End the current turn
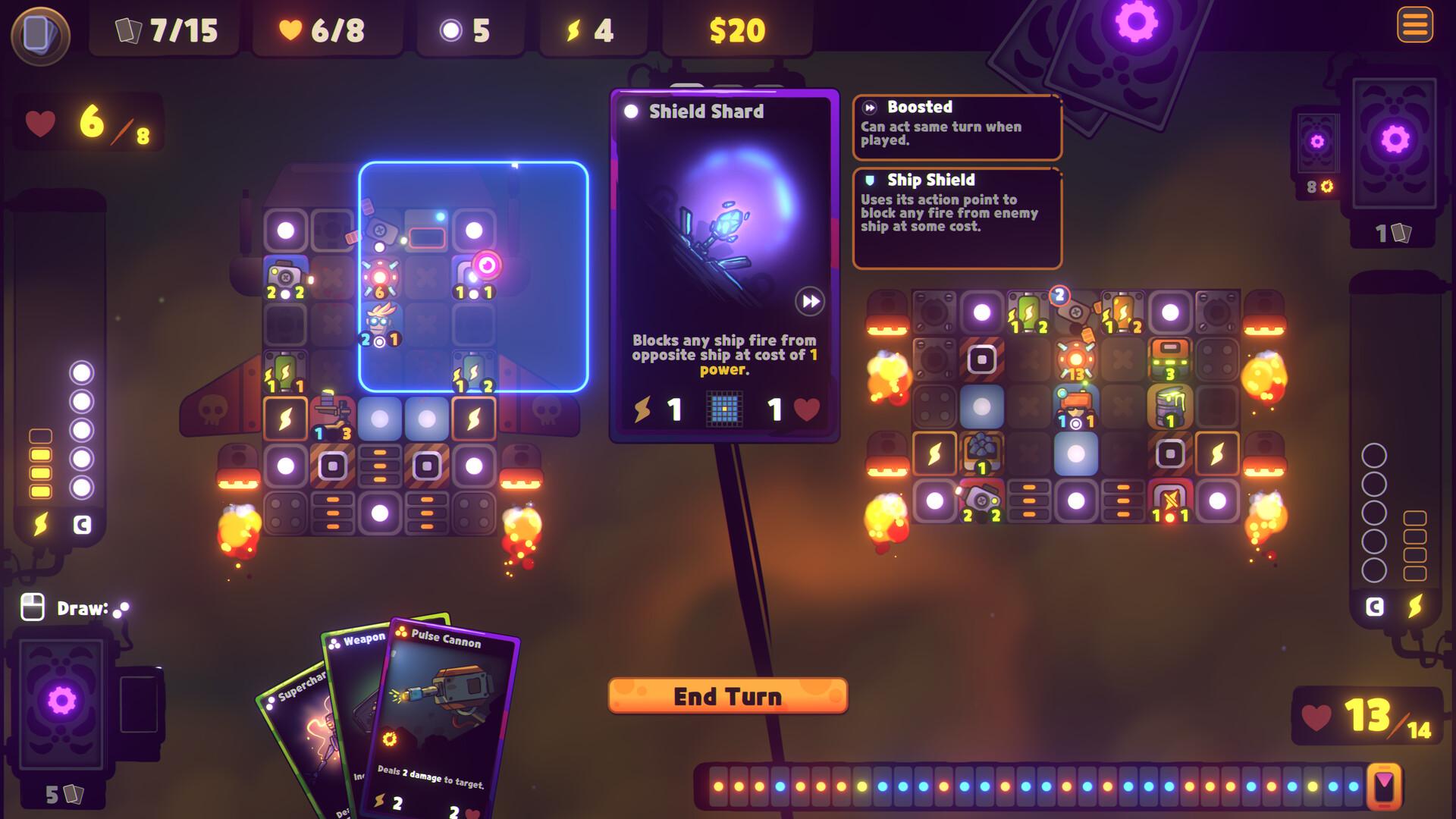Viewport: 1456px width, 819px height. (x=727, y=696)
